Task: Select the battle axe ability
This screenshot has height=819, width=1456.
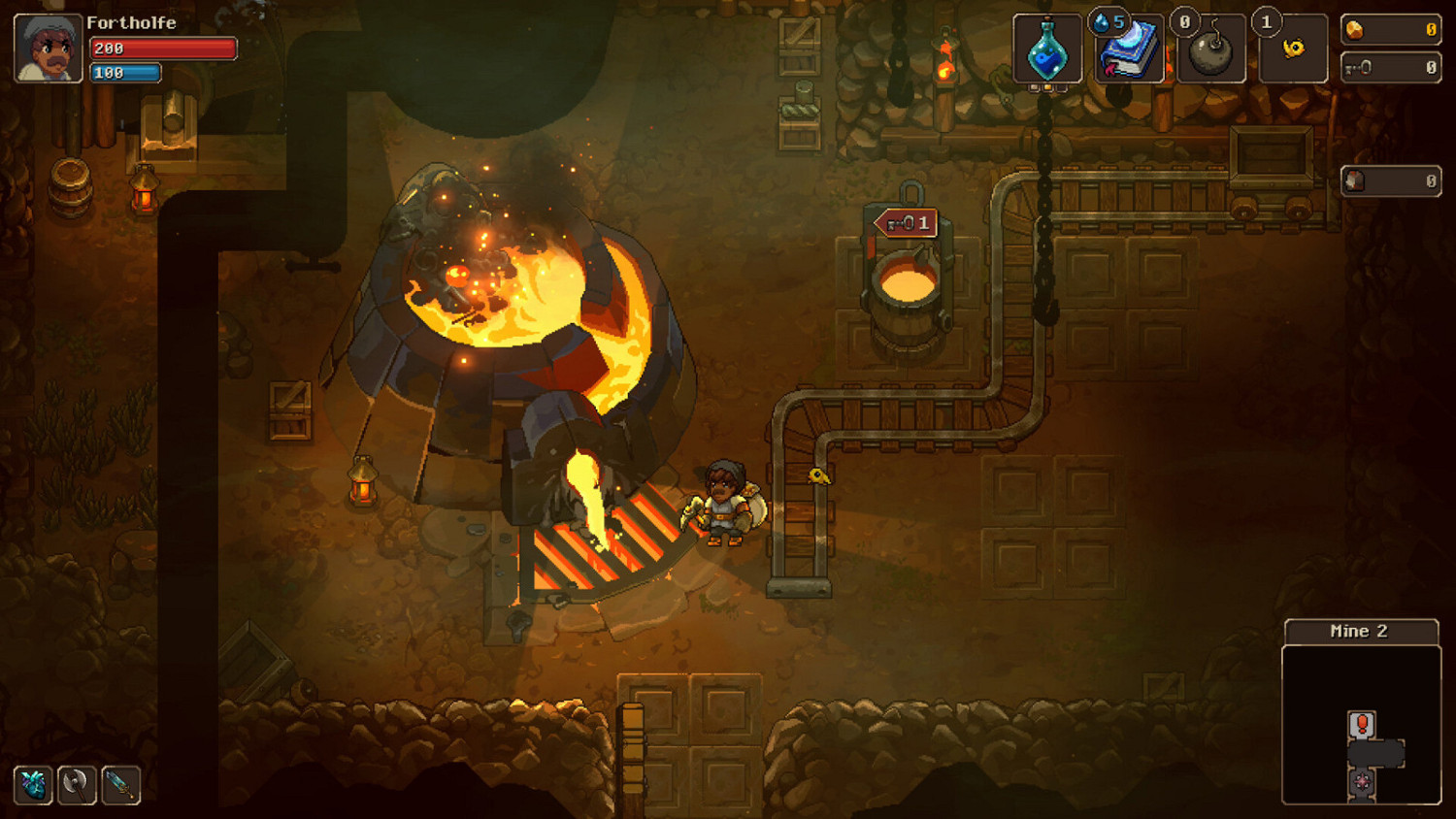Action: pos(76,786)
